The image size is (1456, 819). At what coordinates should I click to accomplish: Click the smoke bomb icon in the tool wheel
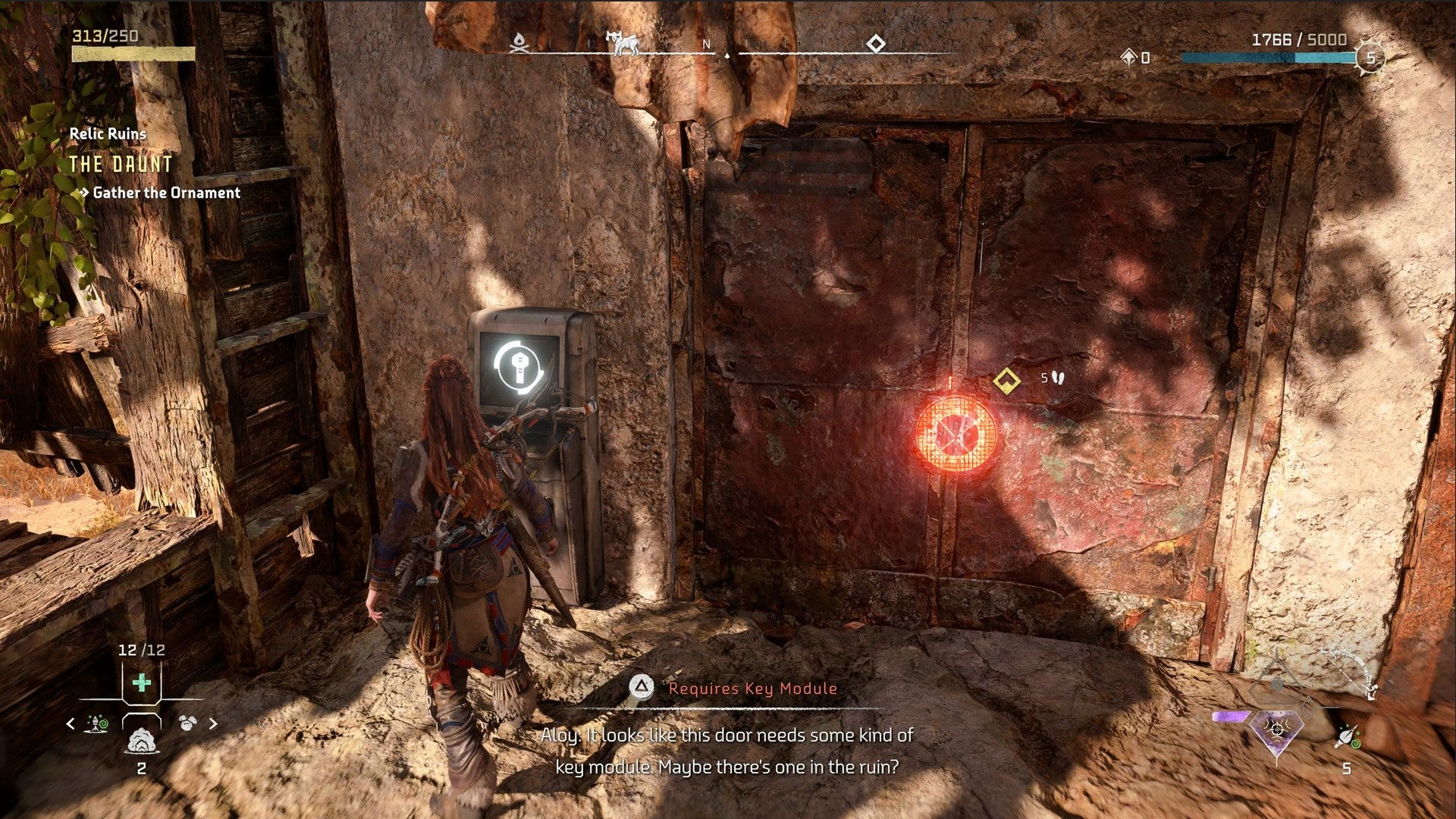point(141,742)
